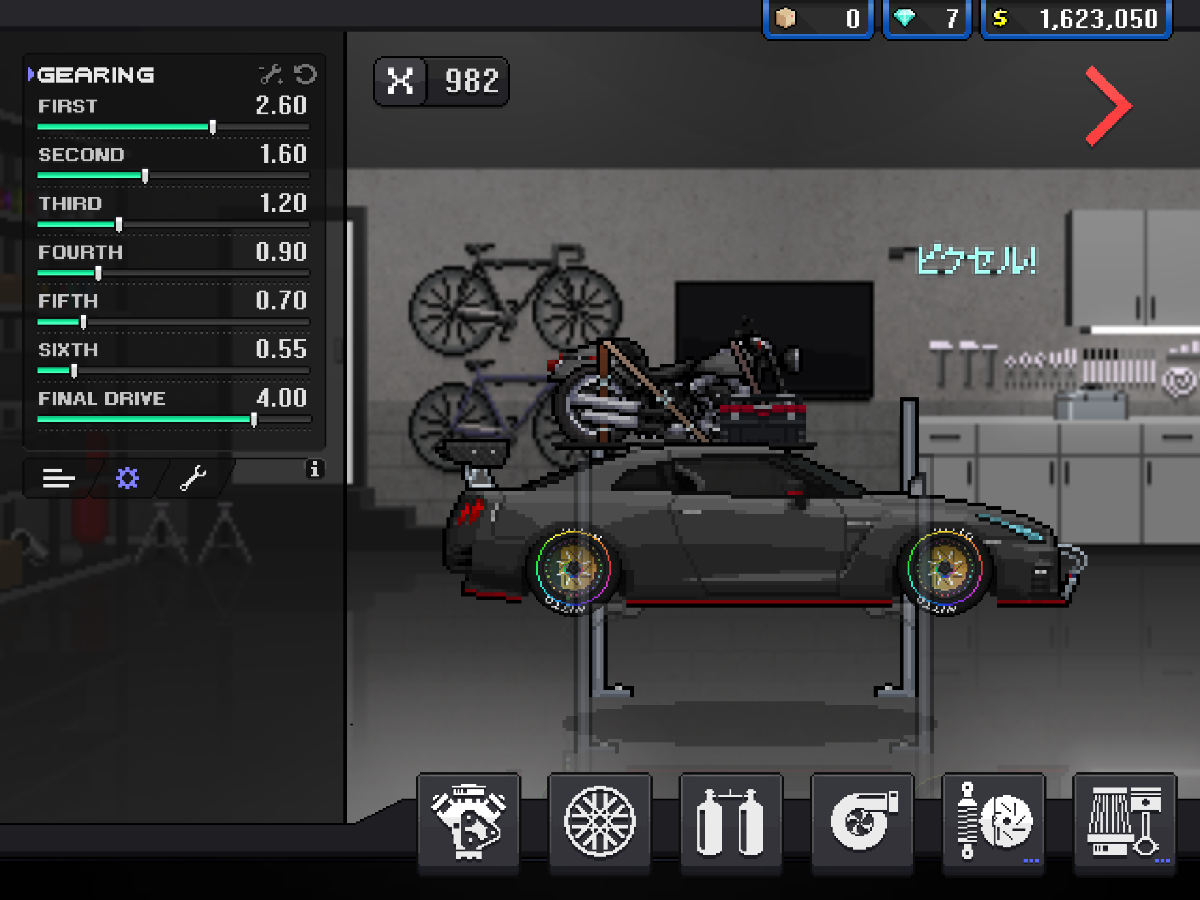This screenshot has height=900, width=1200.
Task: Switch to the list lines tab
Action: (x=59, y=479)
